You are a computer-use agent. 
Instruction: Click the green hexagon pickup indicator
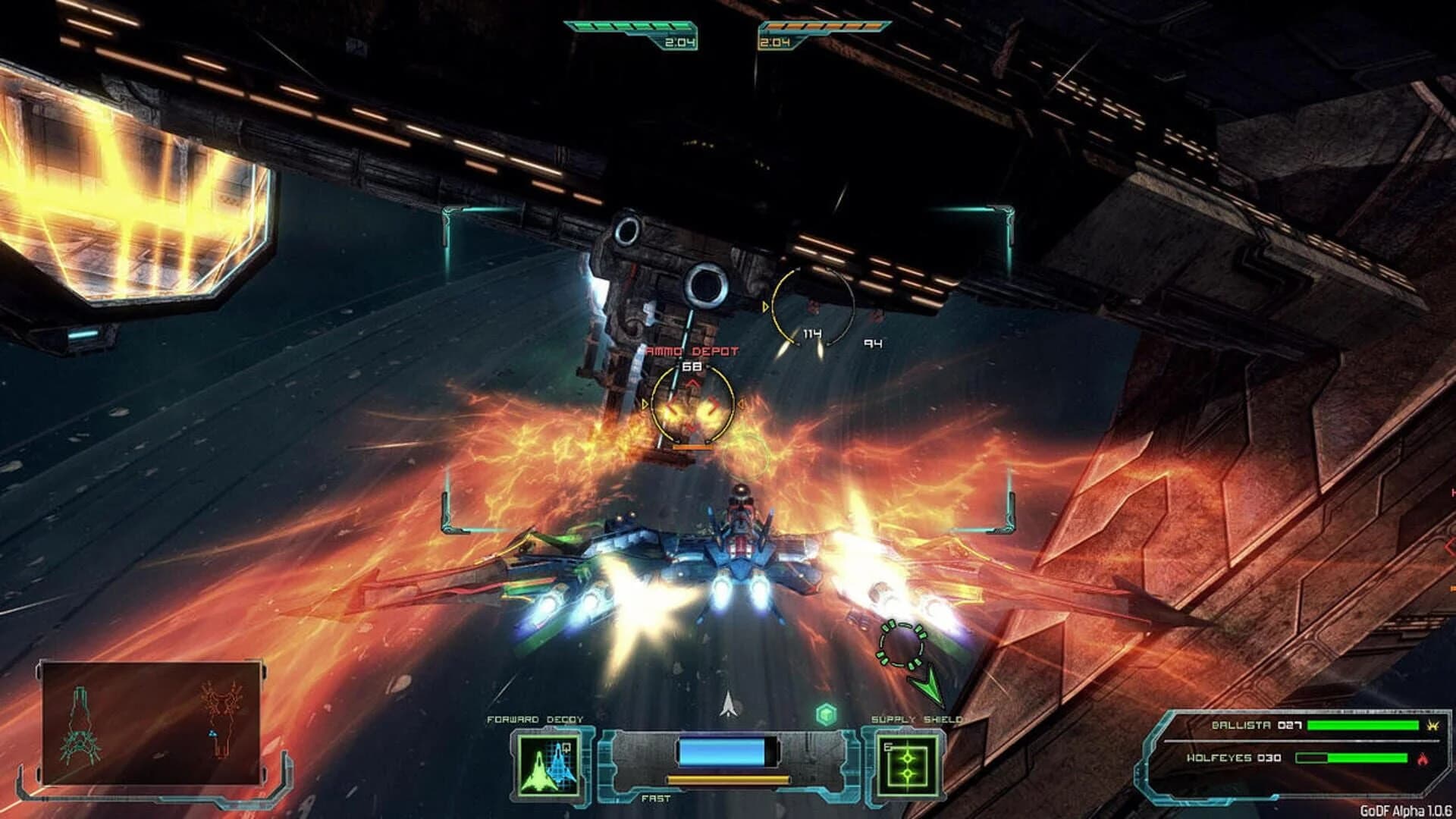[x=826, y=716]
